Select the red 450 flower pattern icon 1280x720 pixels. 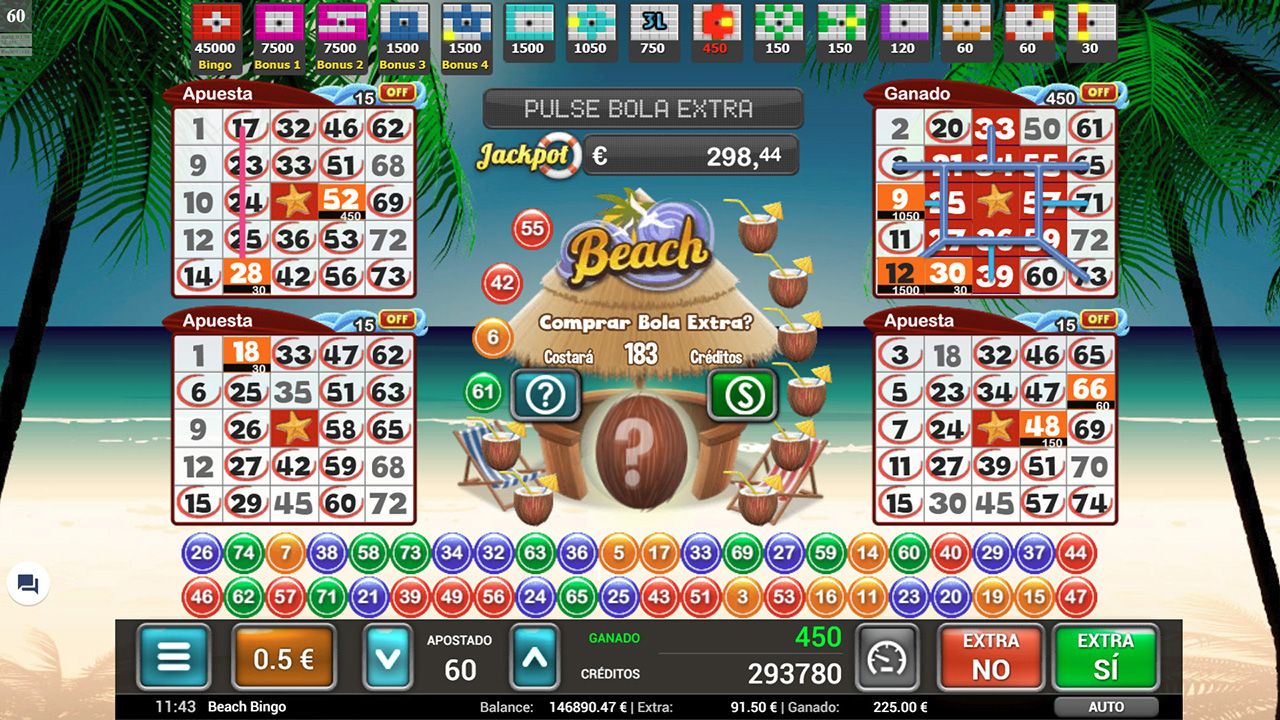716,27
